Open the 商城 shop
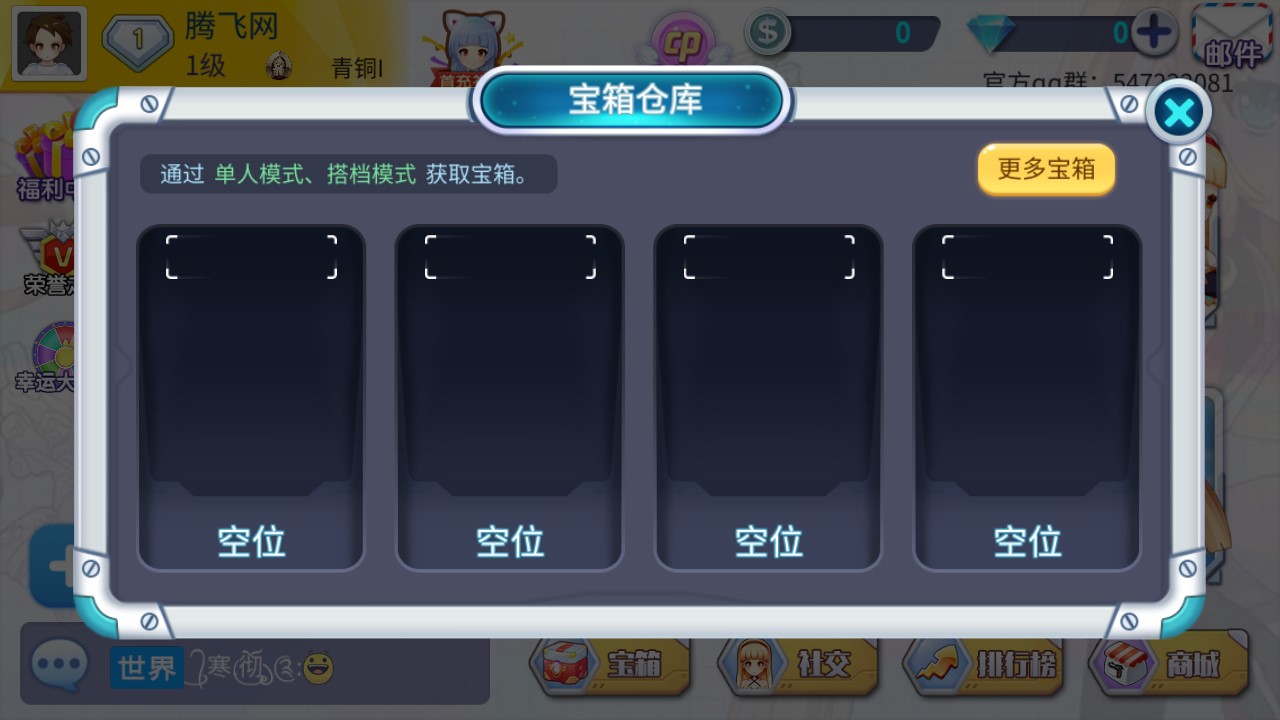The image size is (1280, 720). click(x=1171, y=663)
